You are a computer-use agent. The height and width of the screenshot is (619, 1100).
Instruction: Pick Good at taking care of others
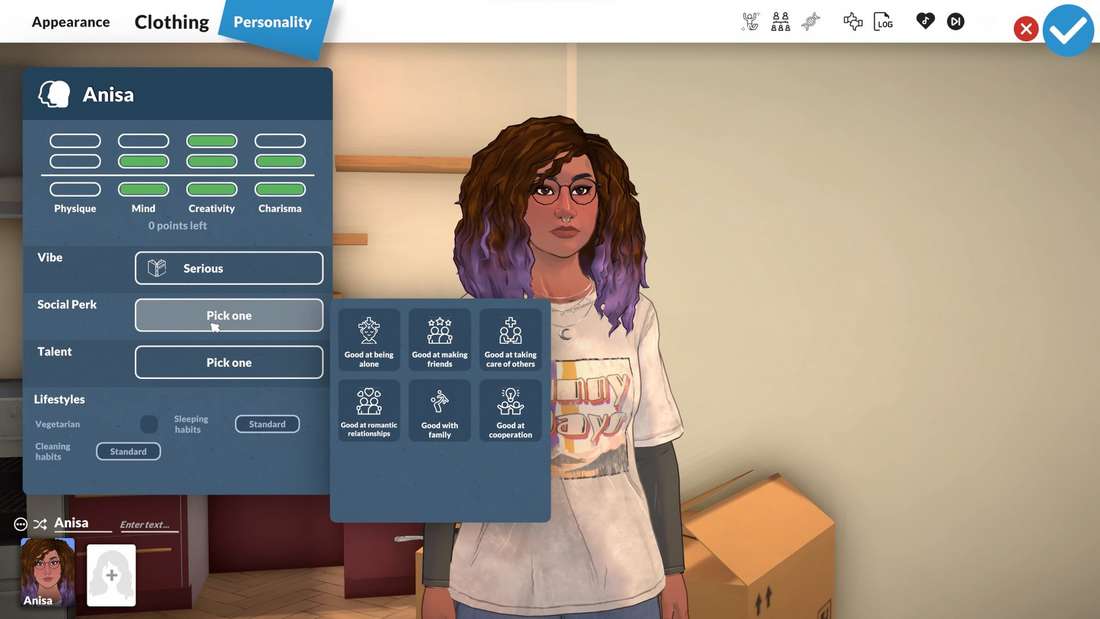510,340
